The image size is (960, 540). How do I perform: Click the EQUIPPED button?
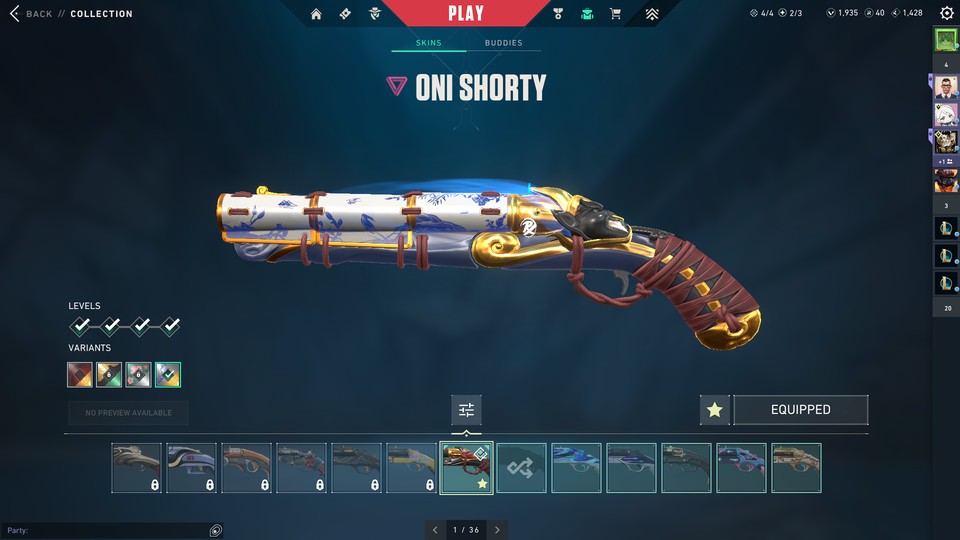point(800,410)
